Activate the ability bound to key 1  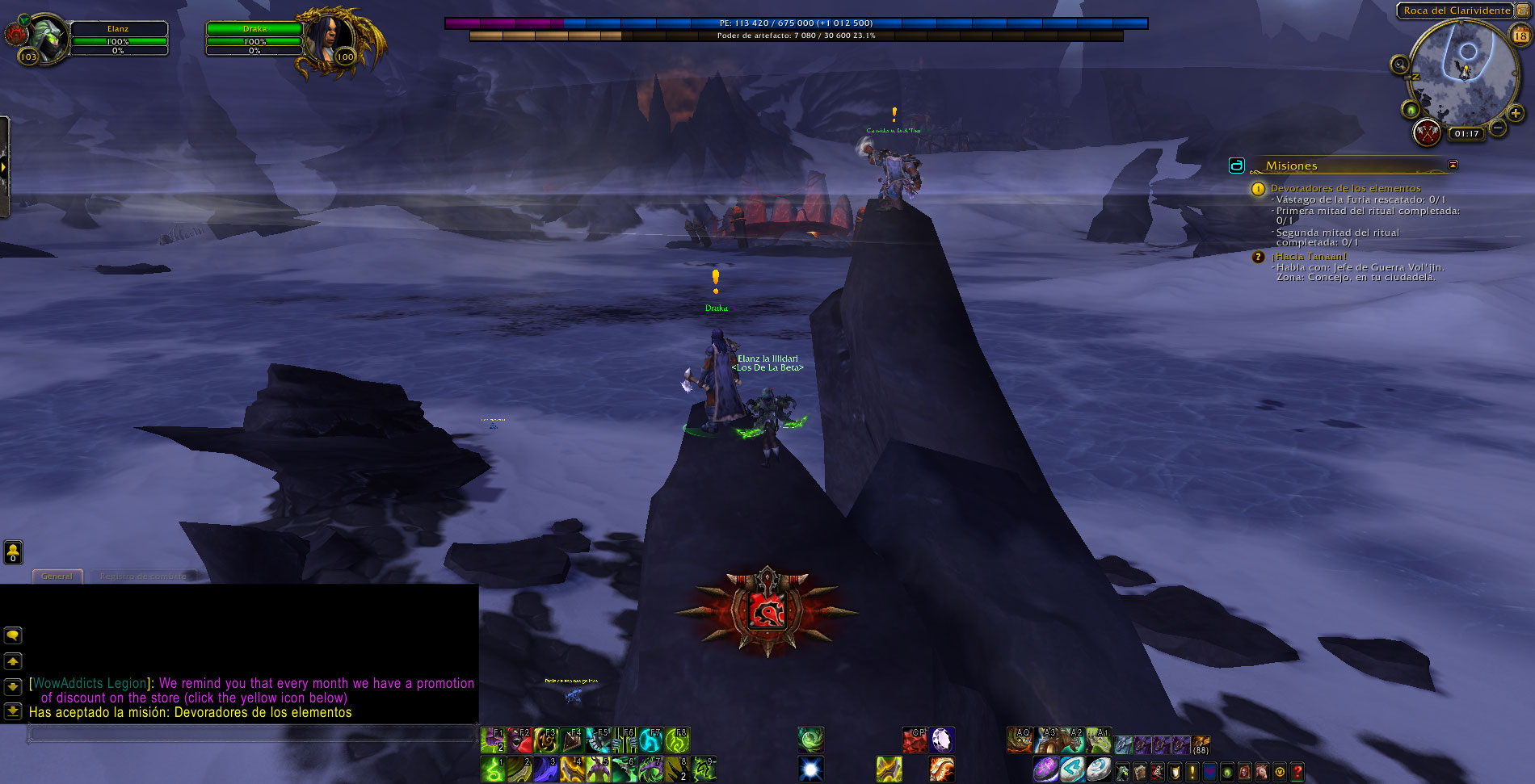click(493, 769)
